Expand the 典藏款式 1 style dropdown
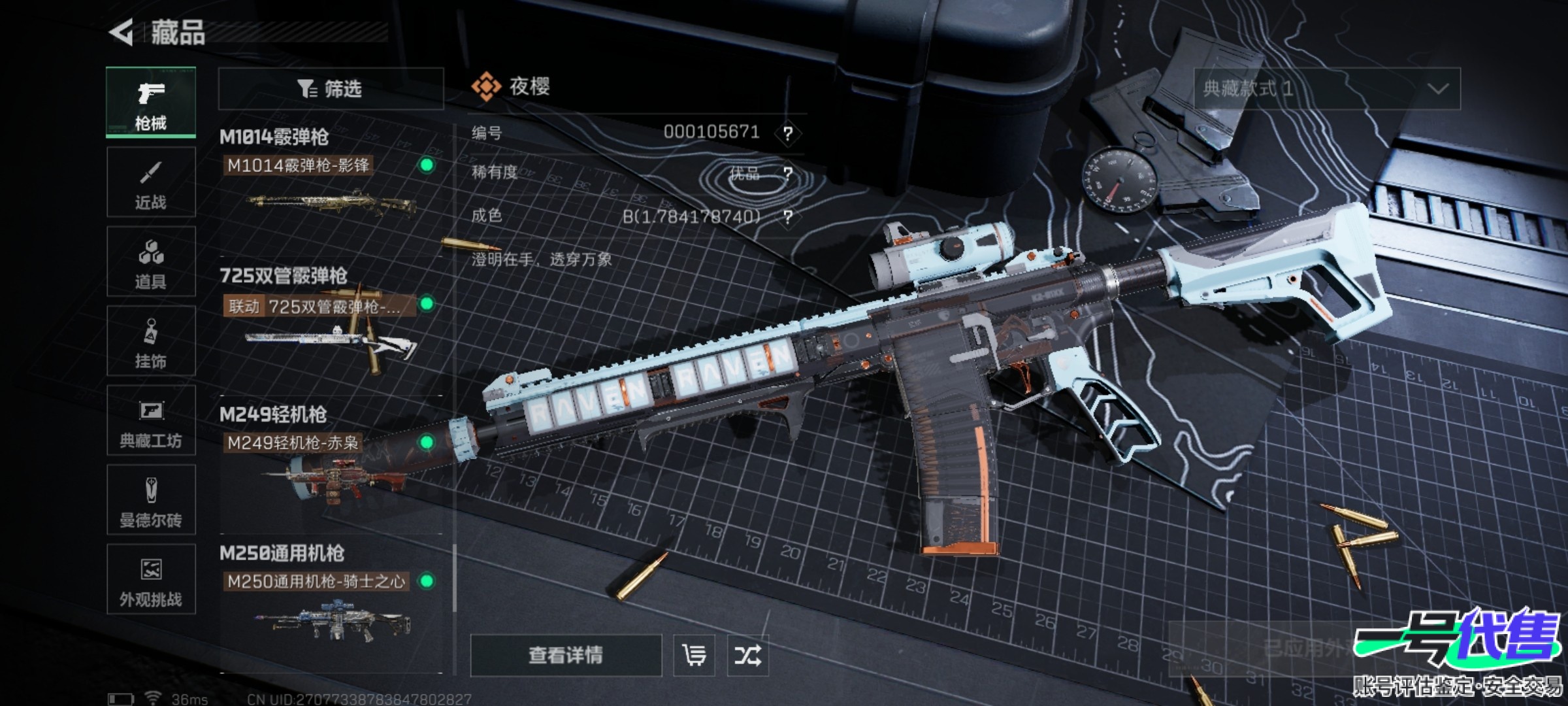 click(1327, 89)
